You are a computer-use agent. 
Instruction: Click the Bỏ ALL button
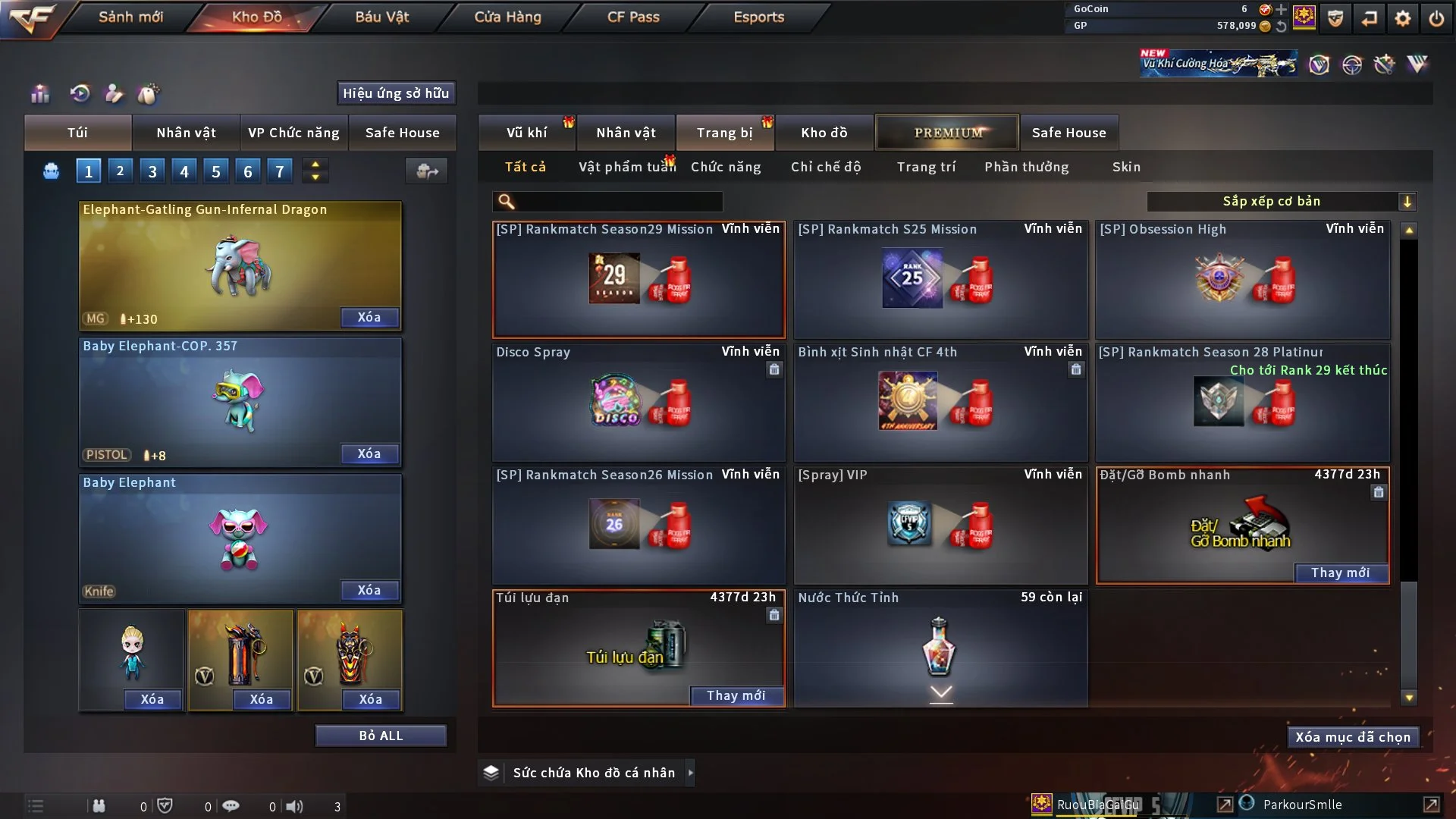pyautogui.click(x=381, y=736)
